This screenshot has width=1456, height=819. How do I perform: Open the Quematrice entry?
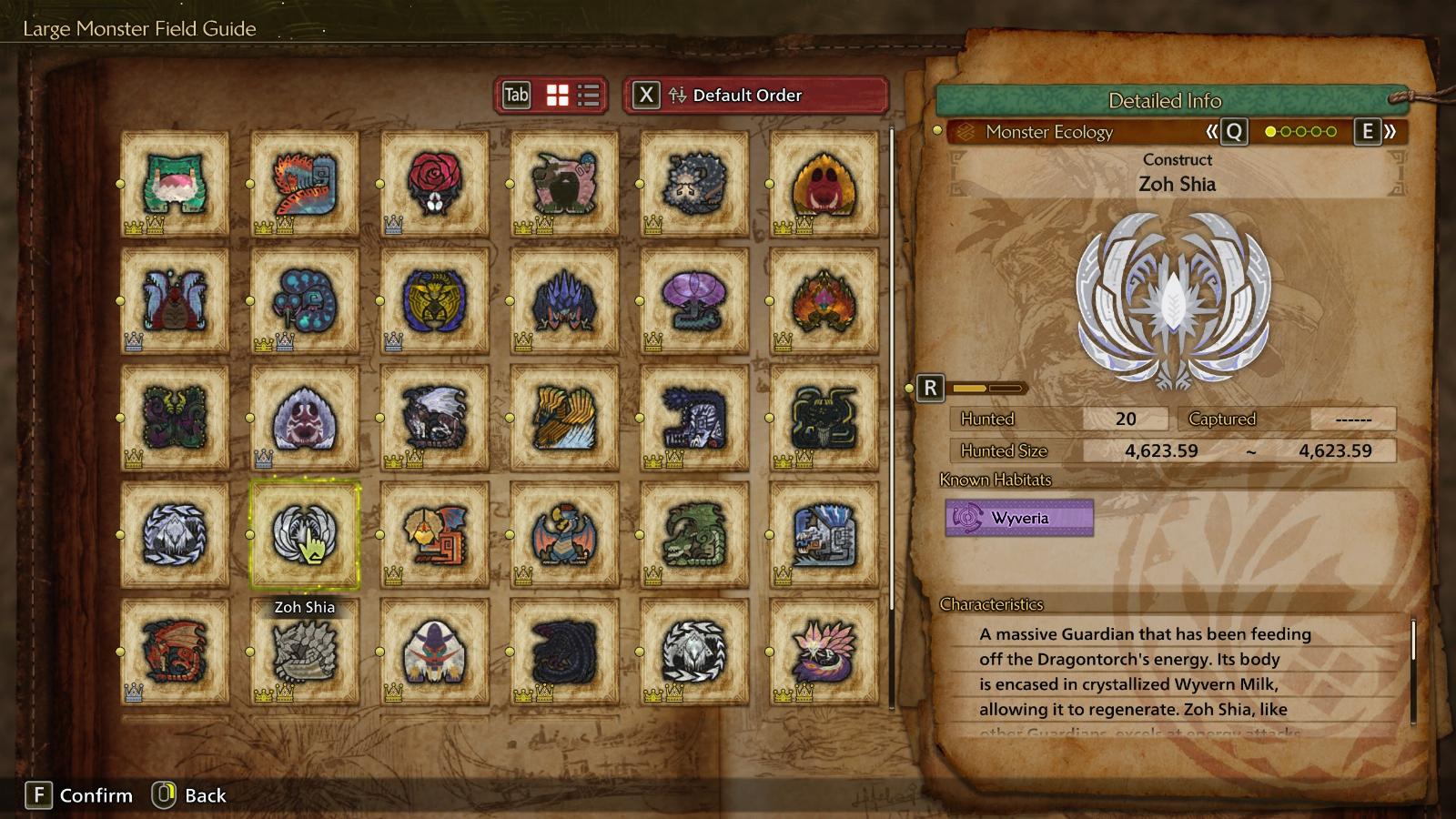pos(305,183)
